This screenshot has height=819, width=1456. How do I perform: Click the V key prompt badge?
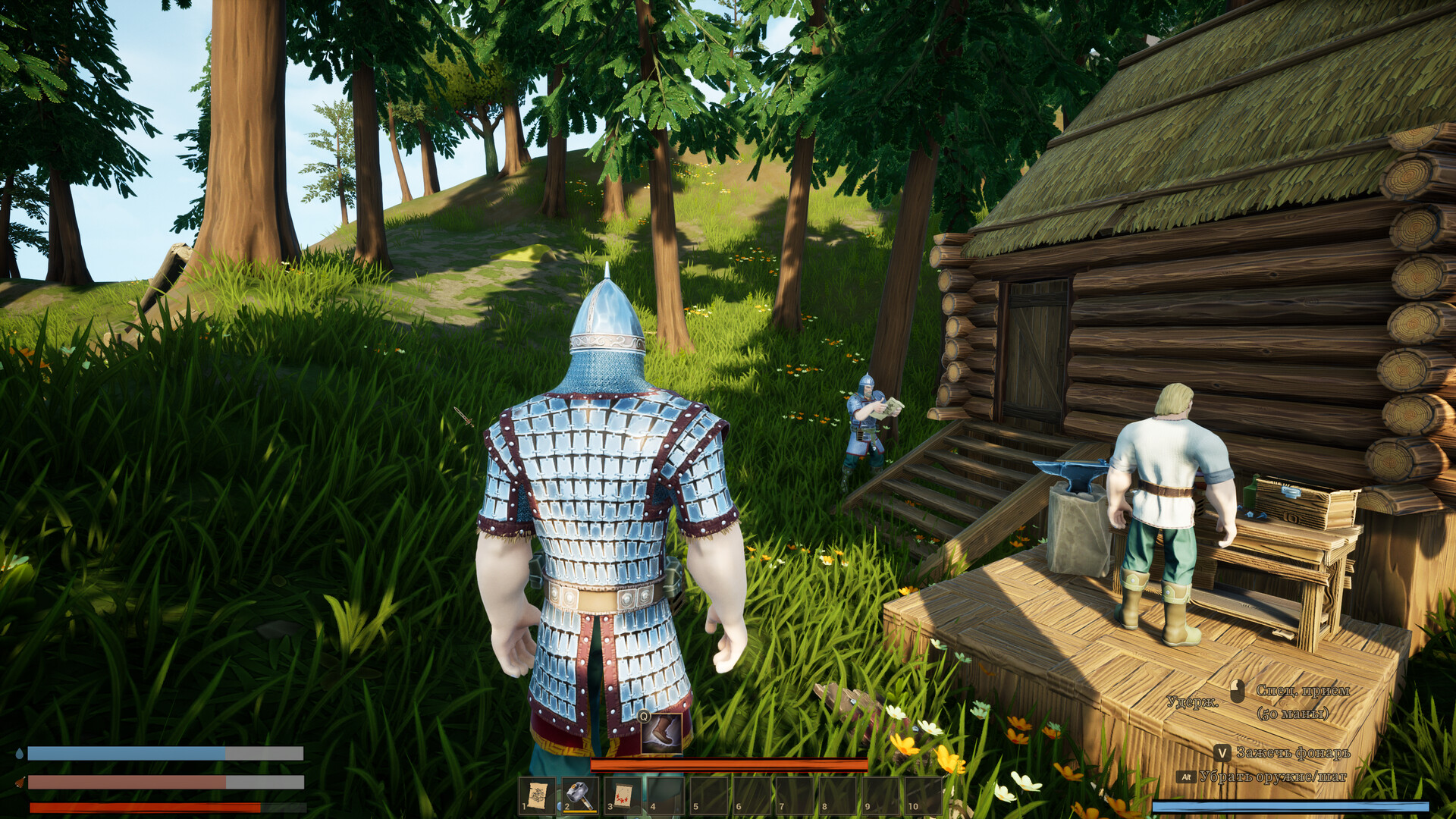pos(1223,753)
